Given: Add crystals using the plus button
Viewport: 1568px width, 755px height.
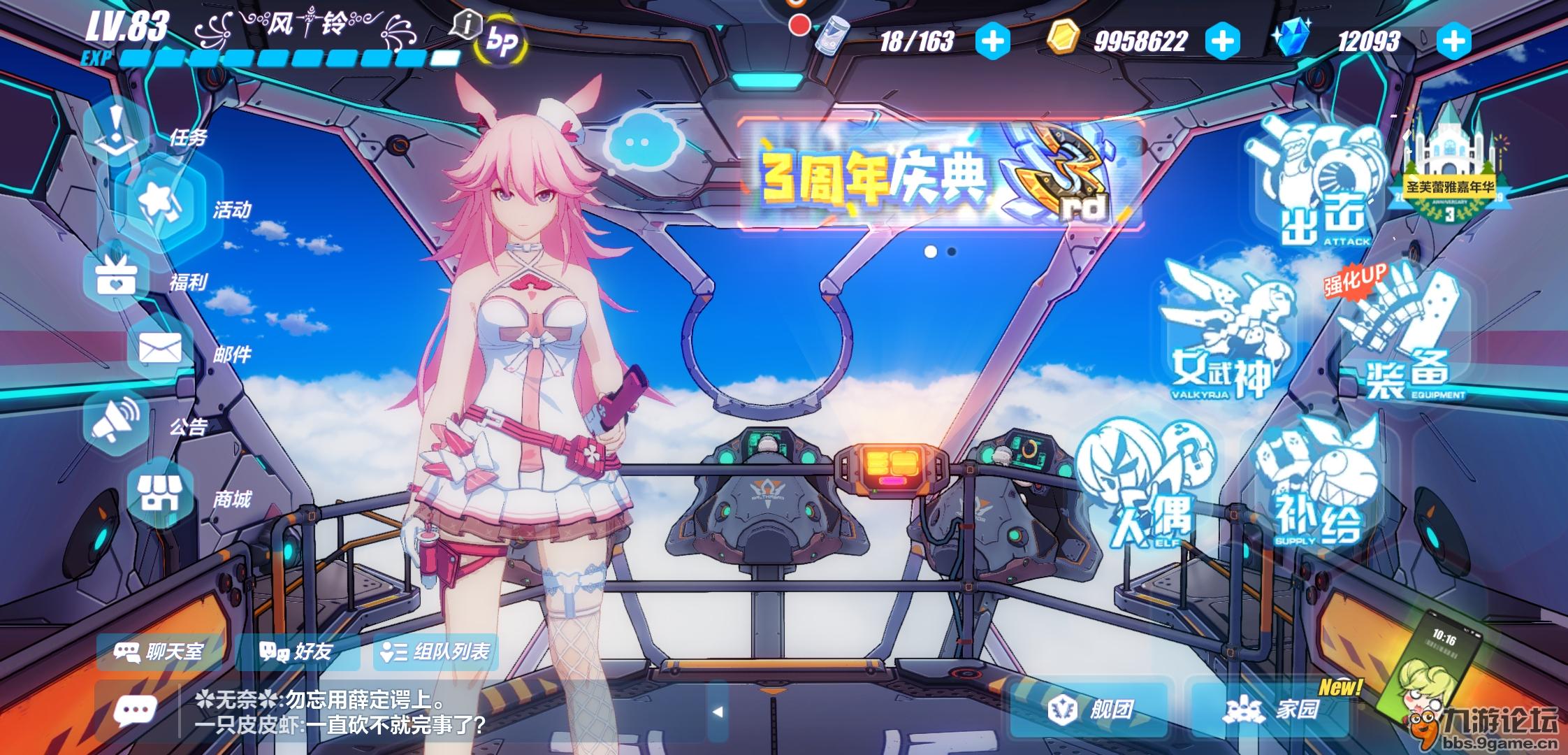Looking at the screenshot, I should [1453, 41].
